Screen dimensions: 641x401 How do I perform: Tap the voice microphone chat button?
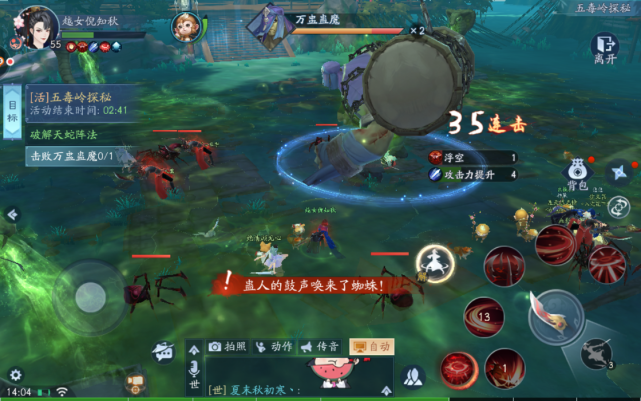point(194,370)
